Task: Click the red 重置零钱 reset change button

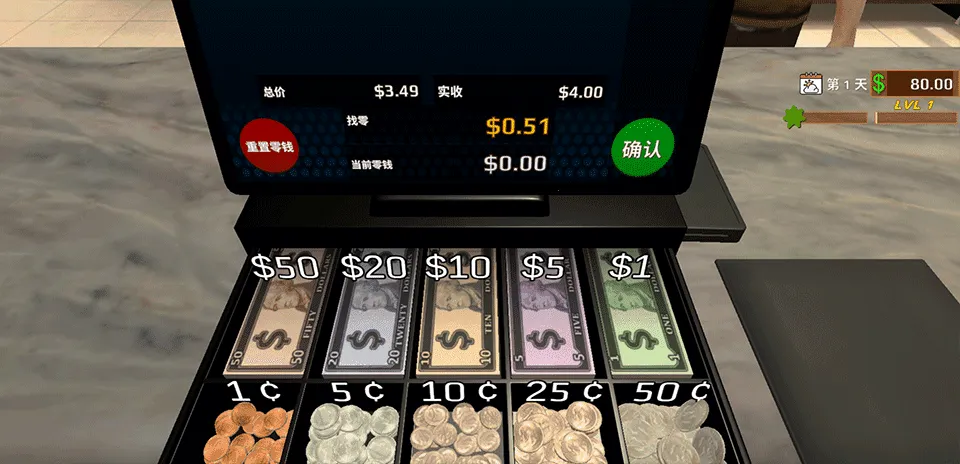Action: 269,146
